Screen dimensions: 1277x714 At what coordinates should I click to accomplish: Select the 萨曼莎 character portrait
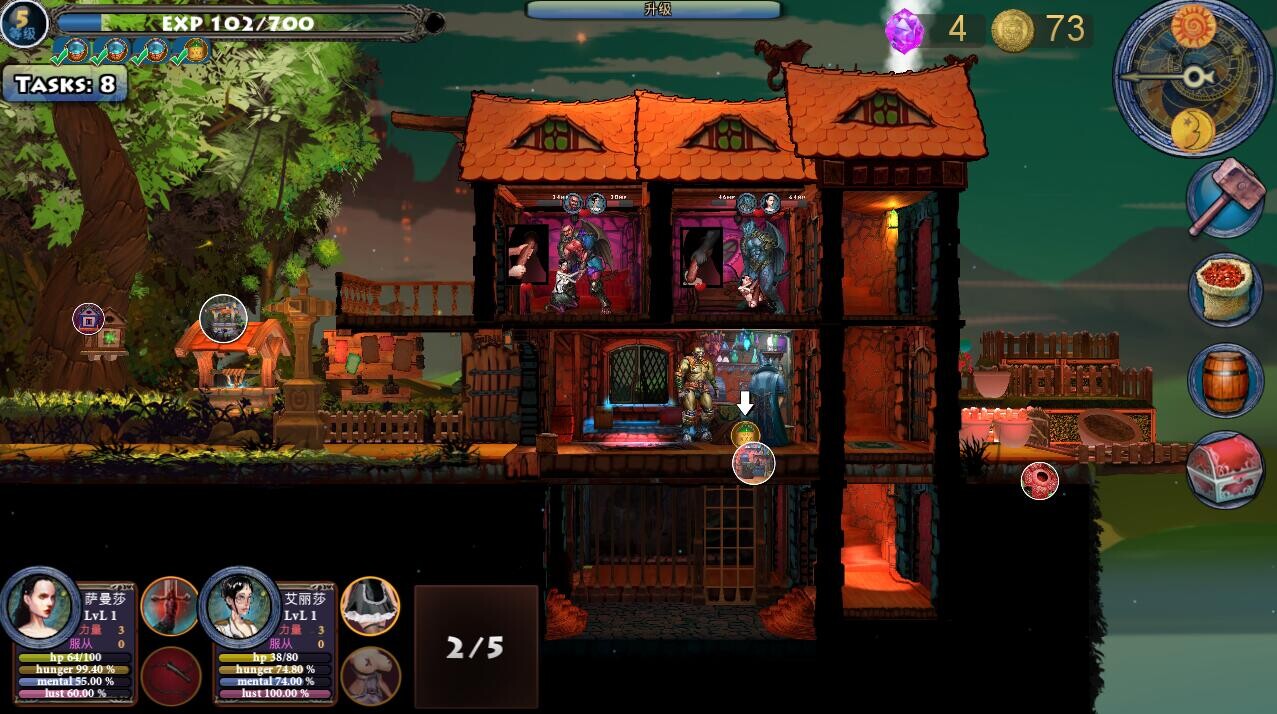41,606
